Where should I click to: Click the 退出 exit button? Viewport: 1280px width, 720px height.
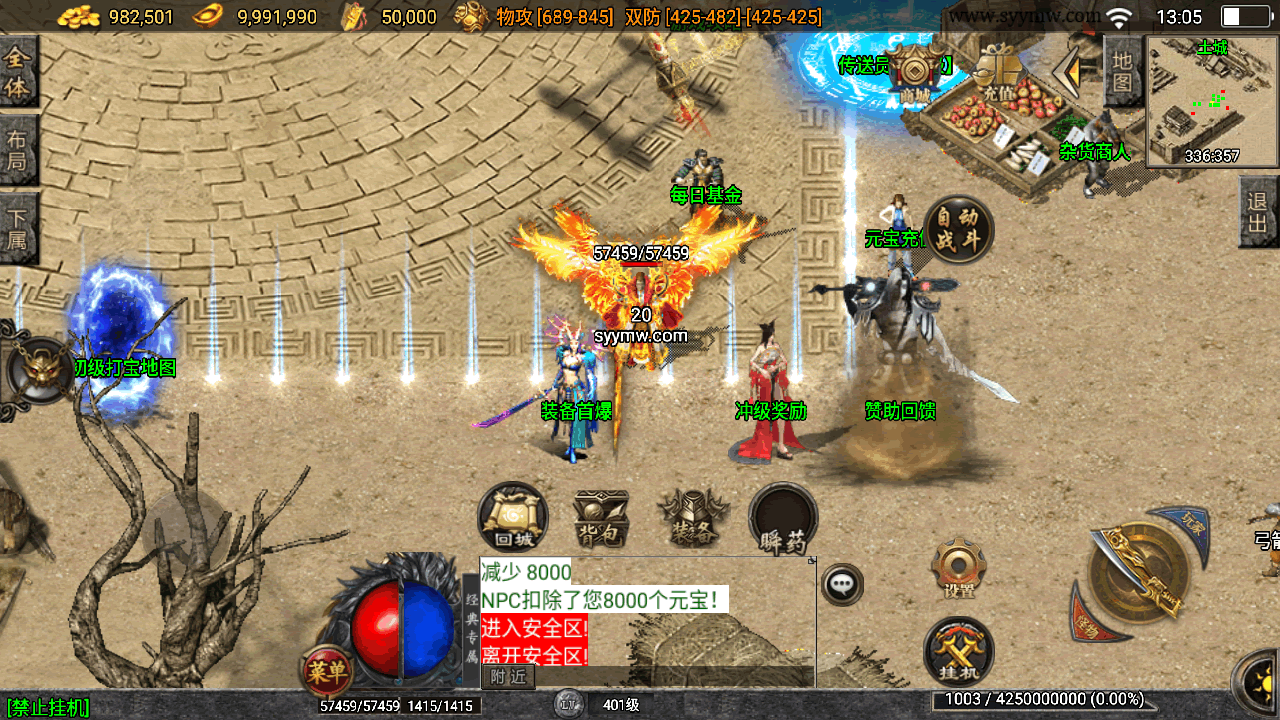tap(1258, 212)
